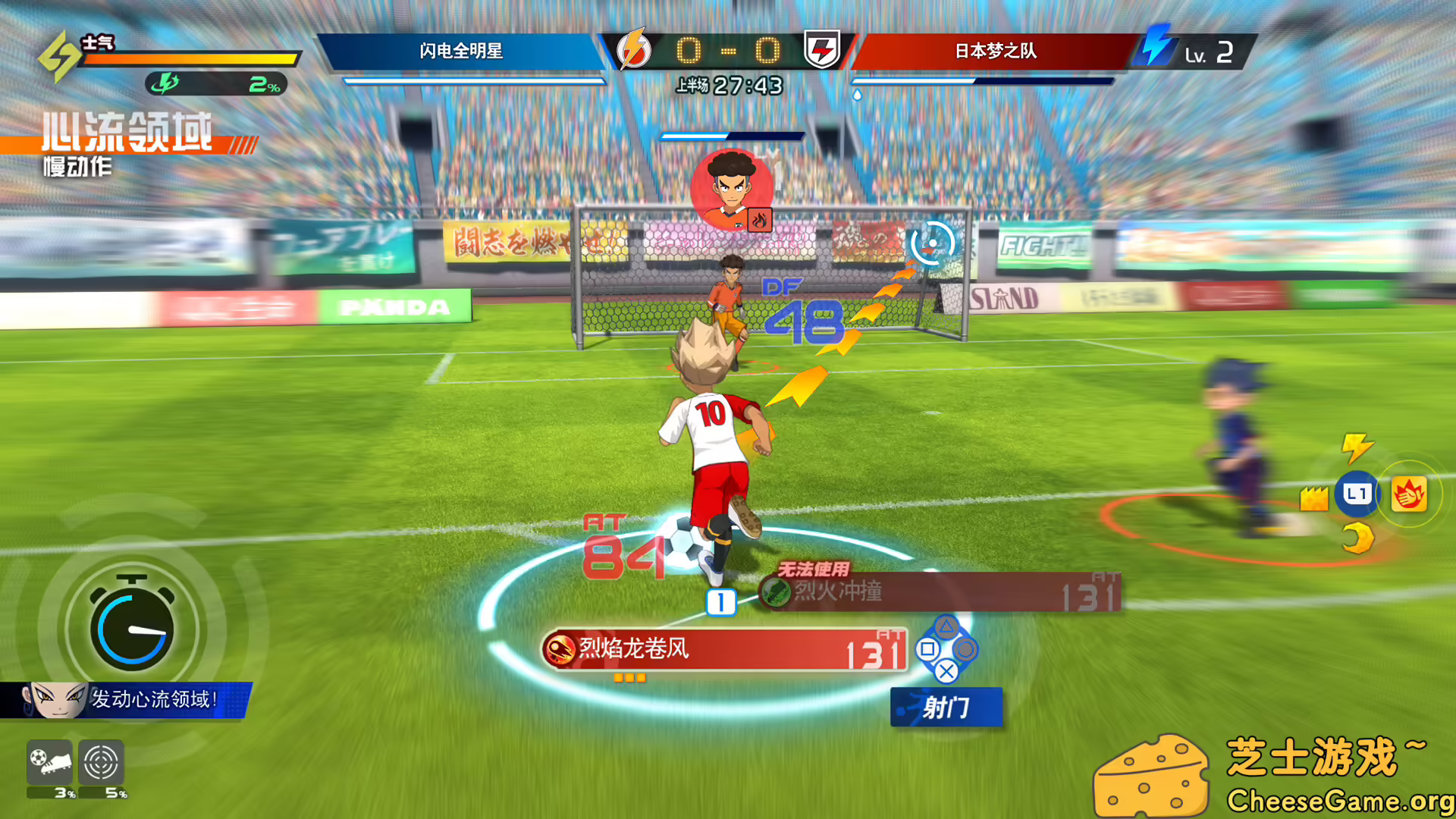Open the Lv. 2 indicator at top right
1456x819 pixels.
click(x=1209, y=53)
